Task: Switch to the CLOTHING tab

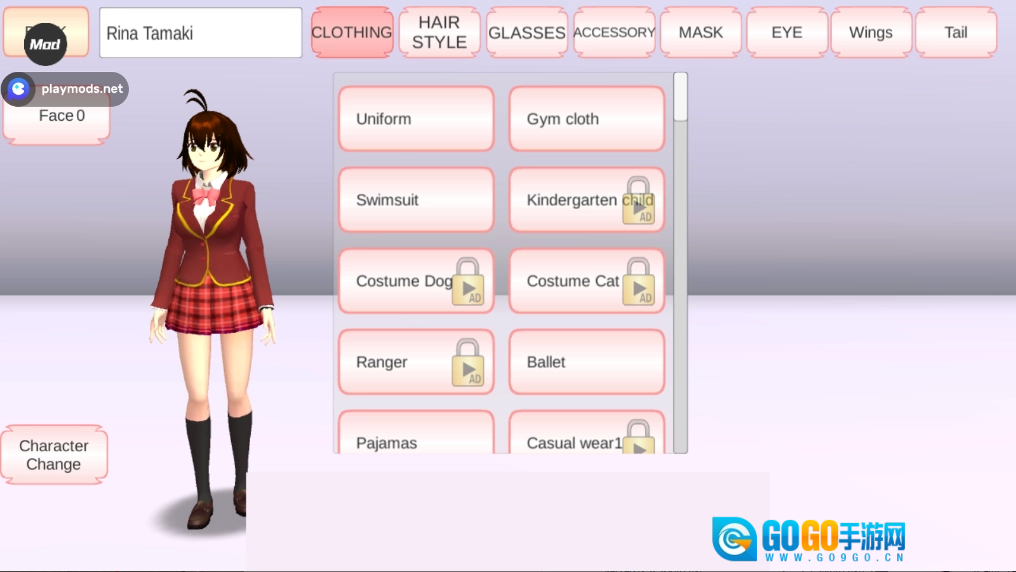Action: [352, 33]
